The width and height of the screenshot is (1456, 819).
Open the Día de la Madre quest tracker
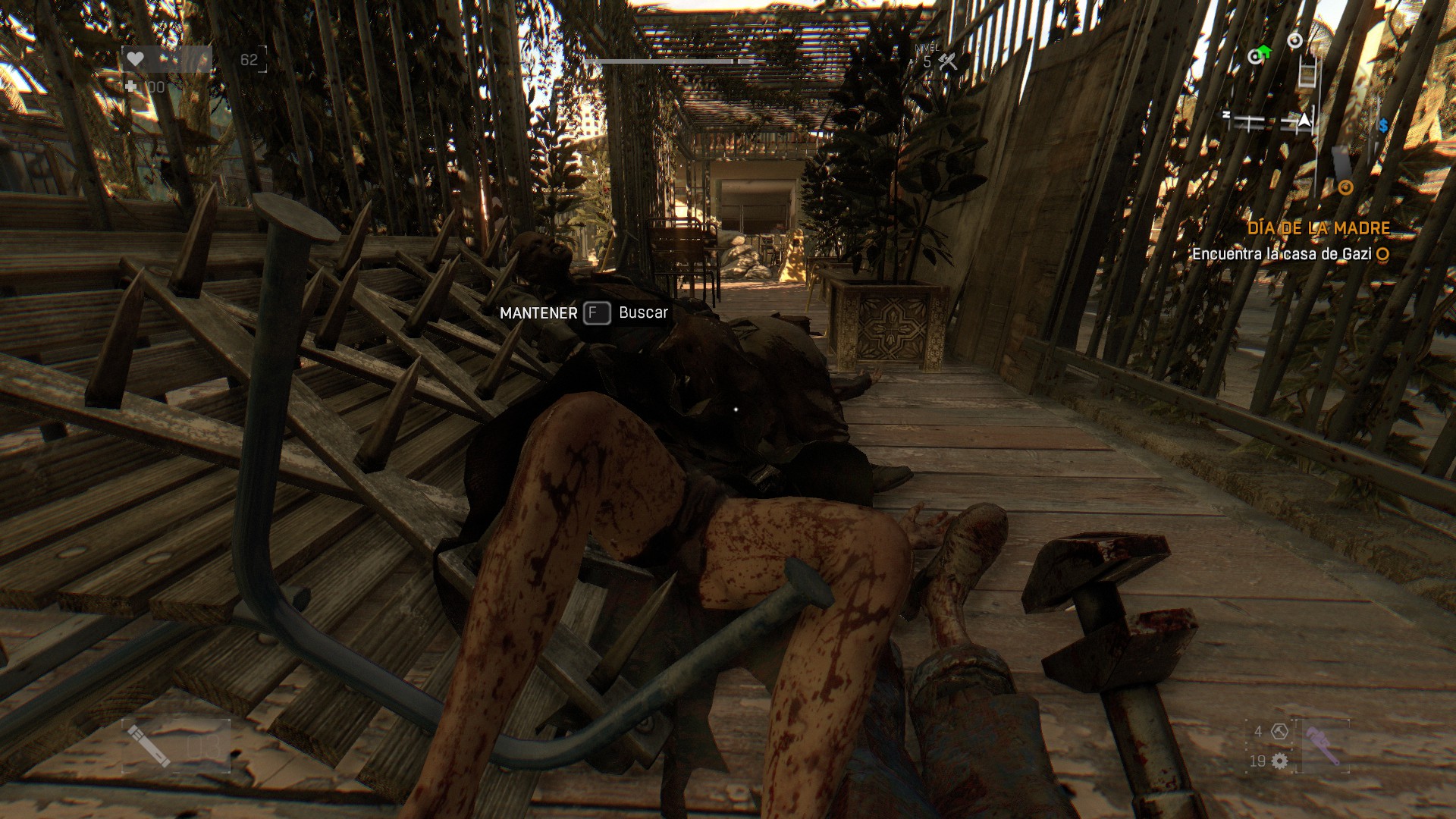(1318, 228)
